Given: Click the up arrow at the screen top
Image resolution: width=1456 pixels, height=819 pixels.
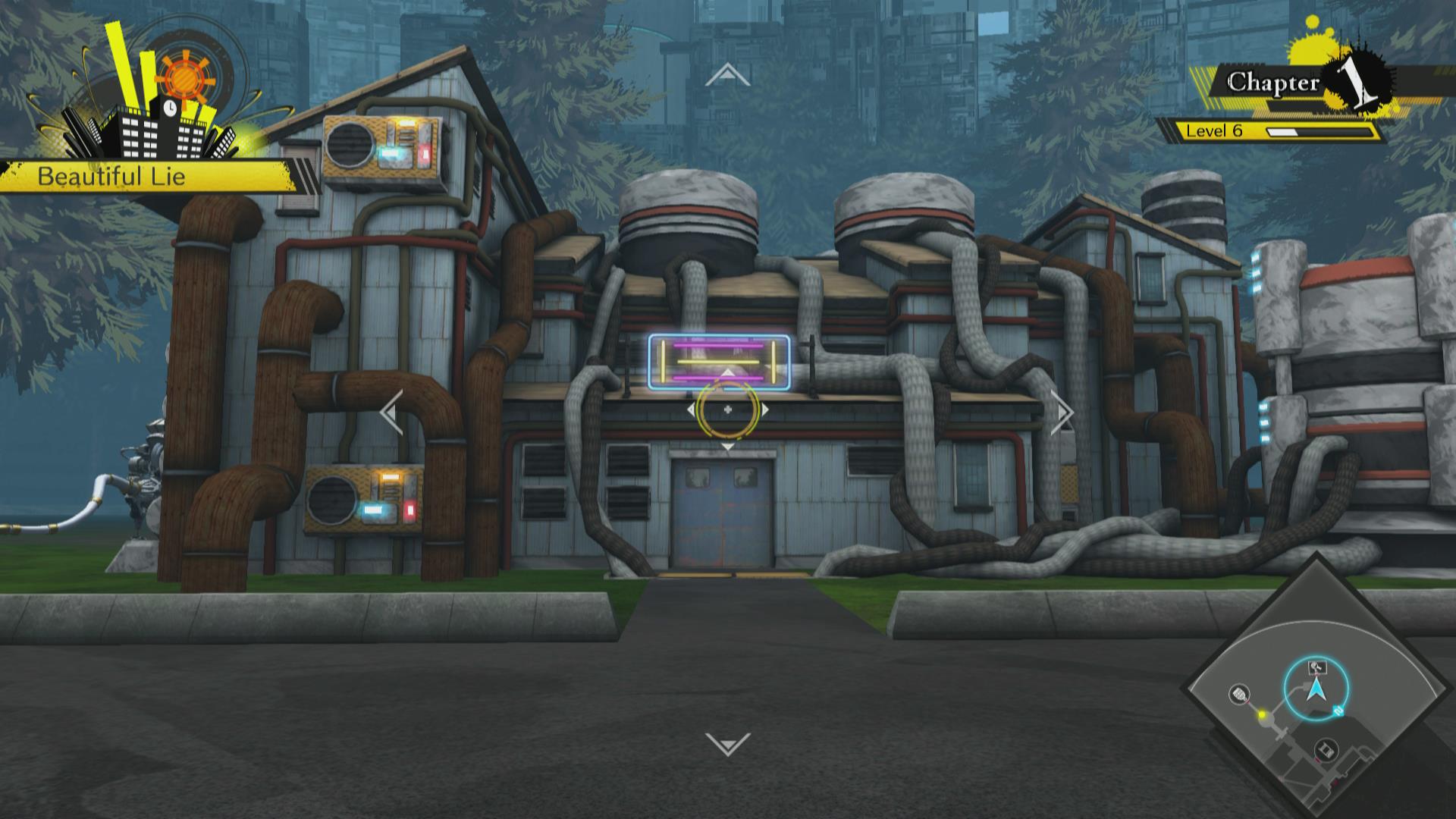Looking at the screenshot, I should pos(727,76).
